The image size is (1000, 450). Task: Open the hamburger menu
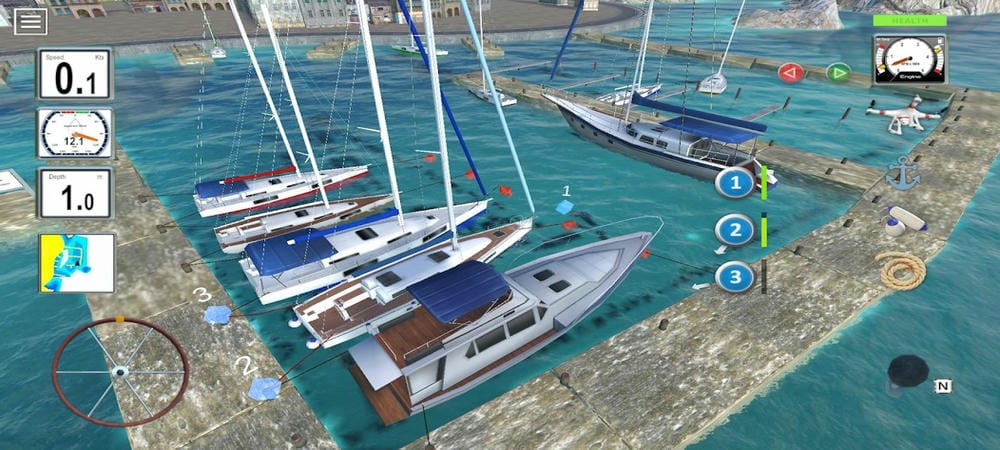31,20
